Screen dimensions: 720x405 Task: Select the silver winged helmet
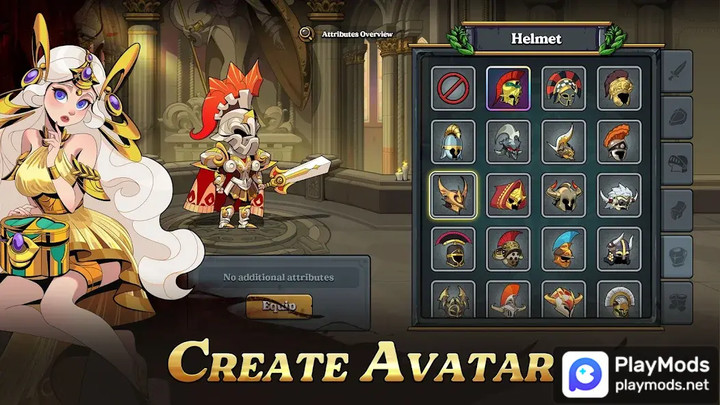coord(509,142)
